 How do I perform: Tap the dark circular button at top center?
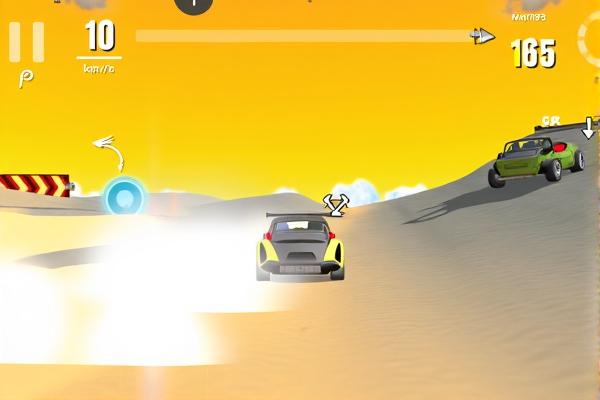[194, 4]
